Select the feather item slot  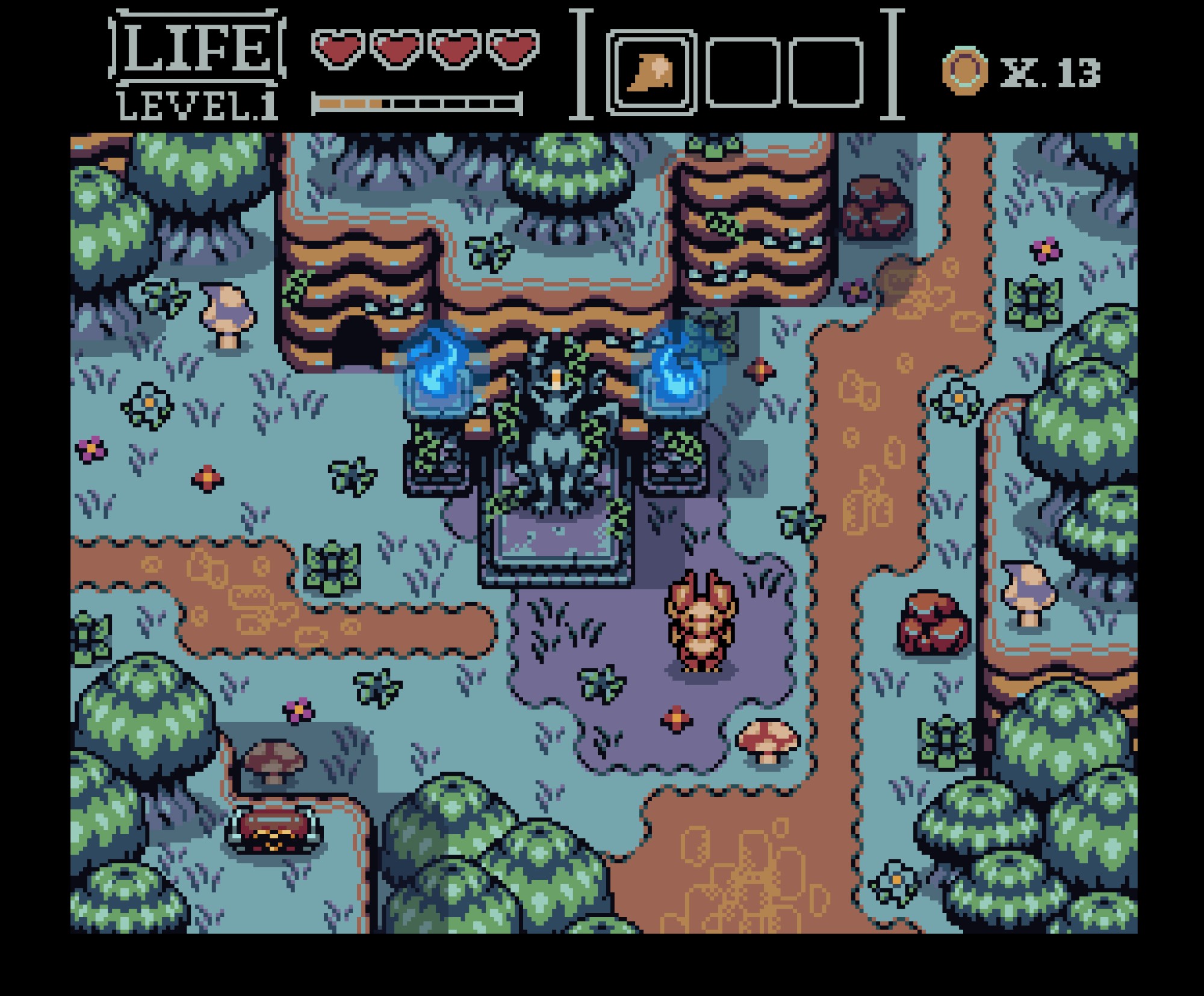coord(651,72)
